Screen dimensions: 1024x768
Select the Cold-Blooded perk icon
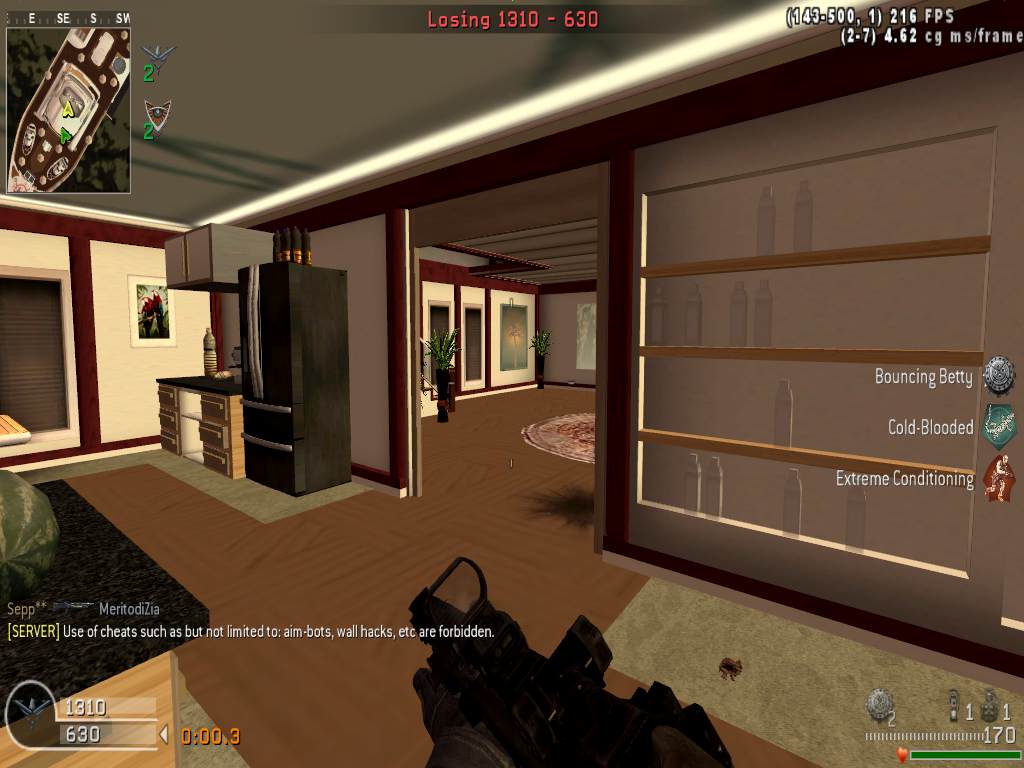(998, 426)
